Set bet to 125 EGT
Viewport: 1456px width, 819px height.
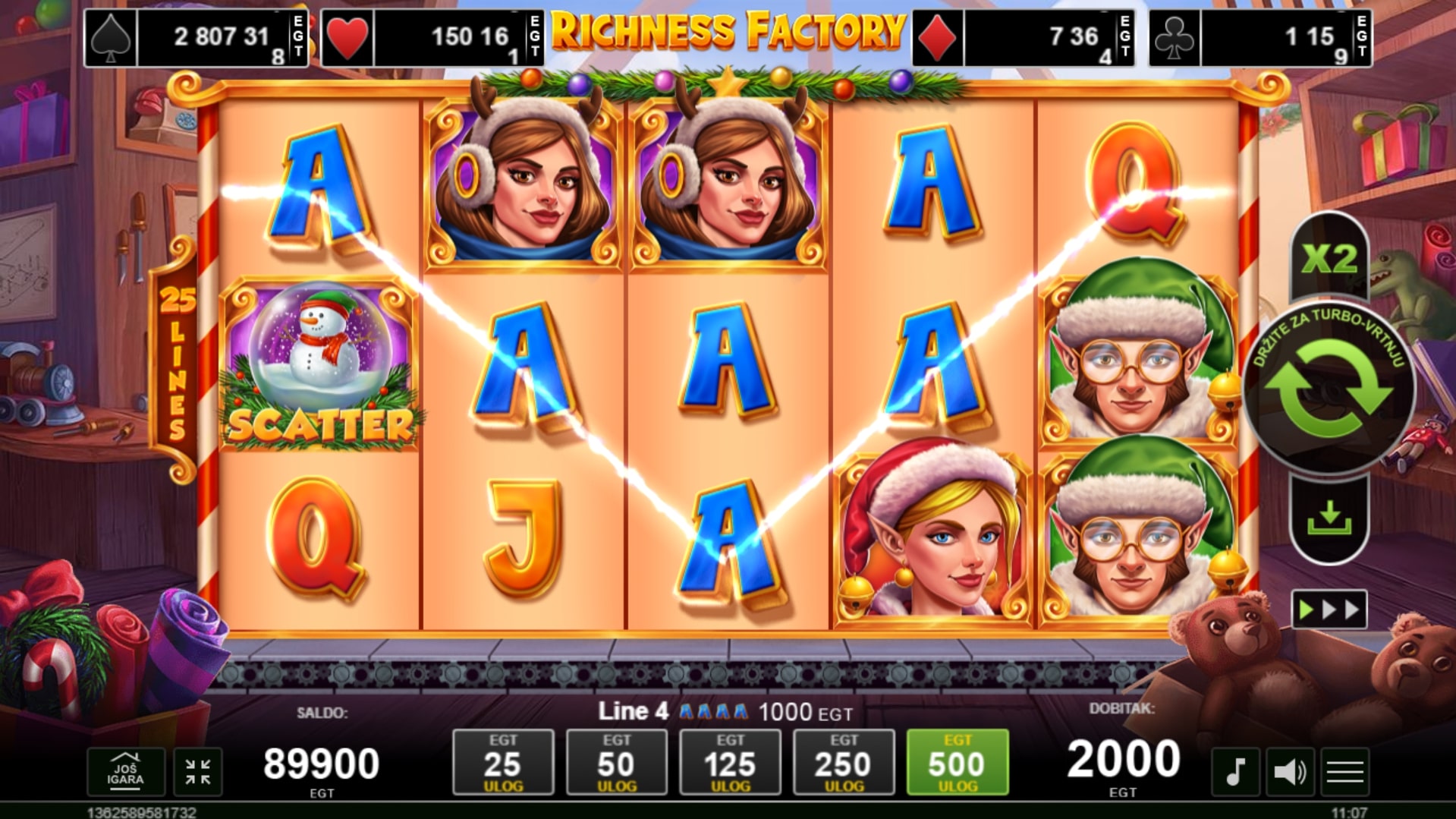click(x=730, y=762)
